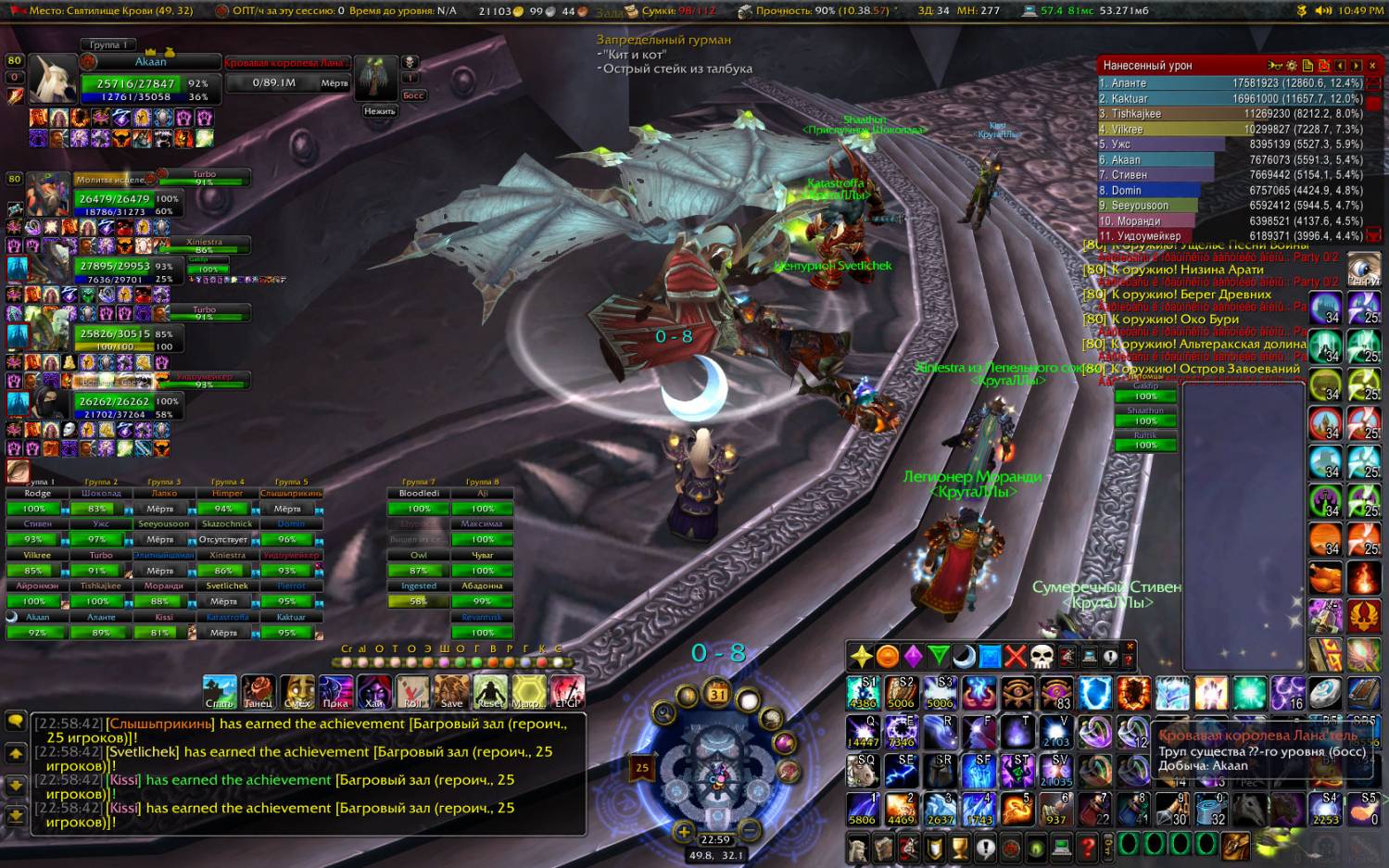
Task: Assign the white skull raid marker
Action: [1042, 657]
